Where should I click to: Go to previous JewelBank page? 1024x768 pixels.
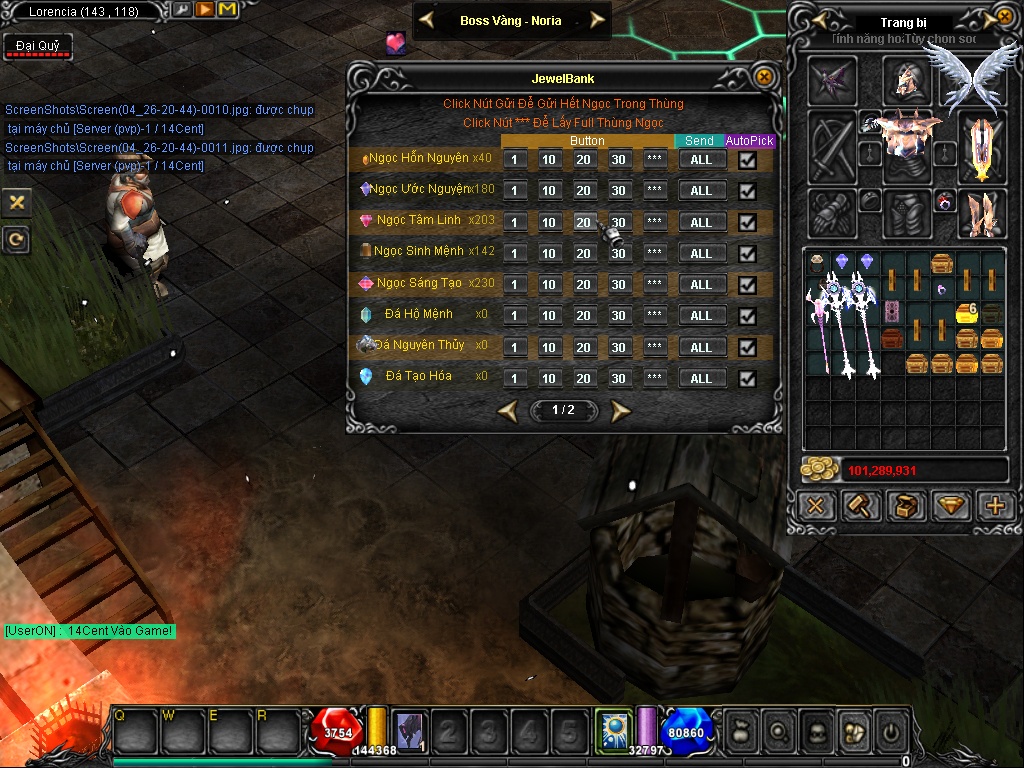tap(508, 410)
